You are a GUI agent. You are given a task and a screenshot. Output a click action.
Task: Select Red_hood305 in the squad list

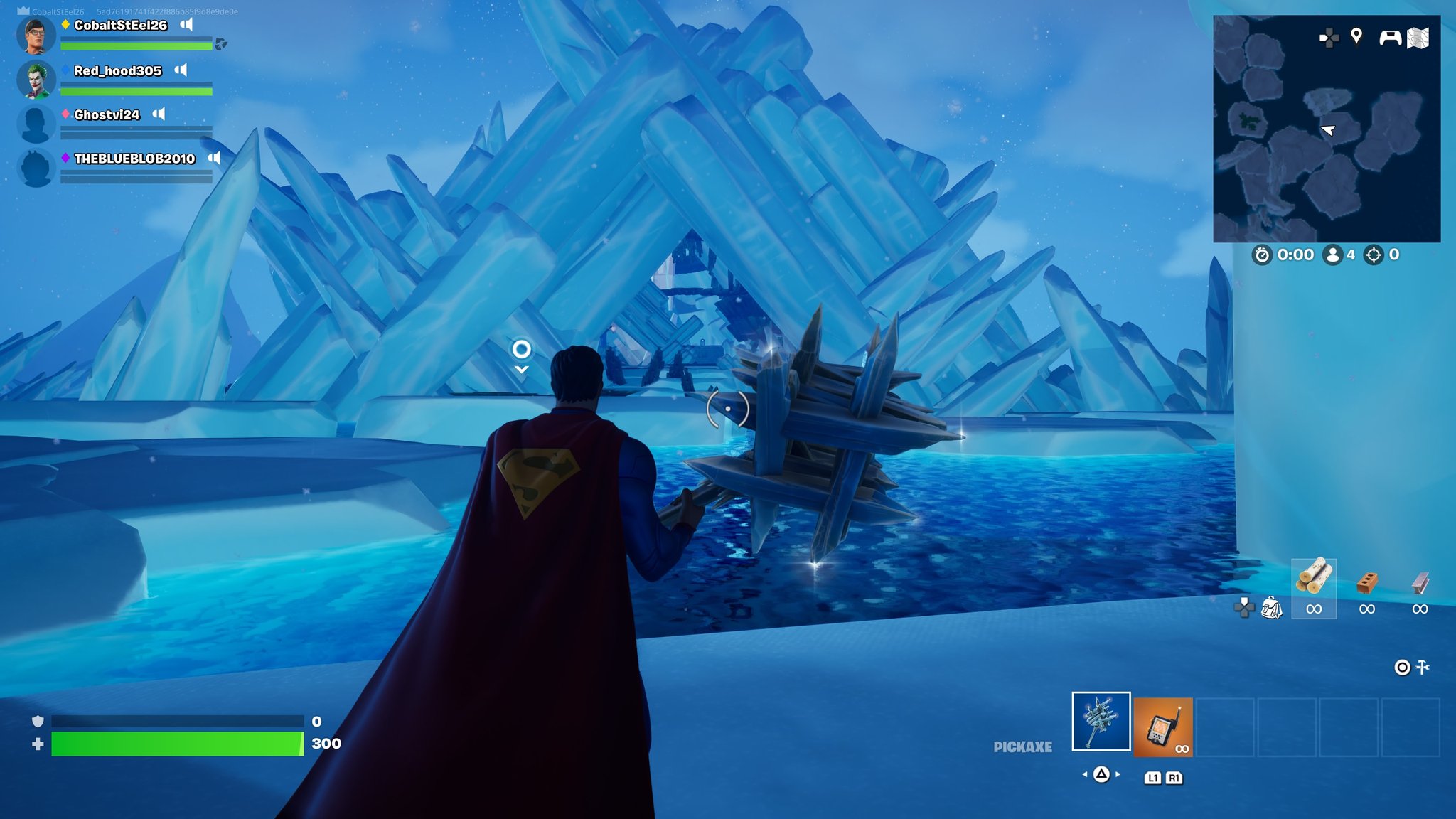tap(117, 71)
